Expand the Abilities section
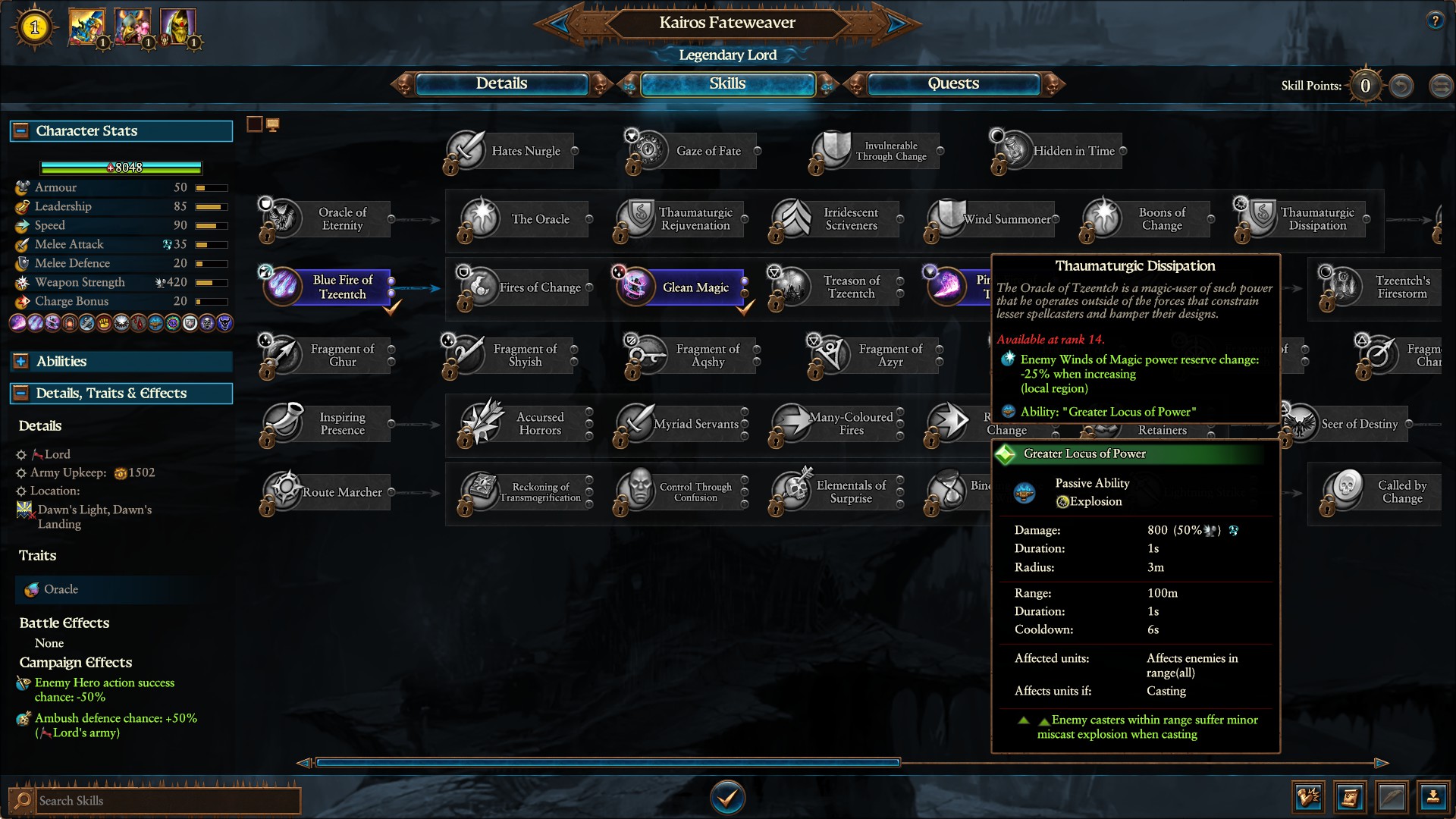Viewport: 1456px width, 819px height. 20,362
